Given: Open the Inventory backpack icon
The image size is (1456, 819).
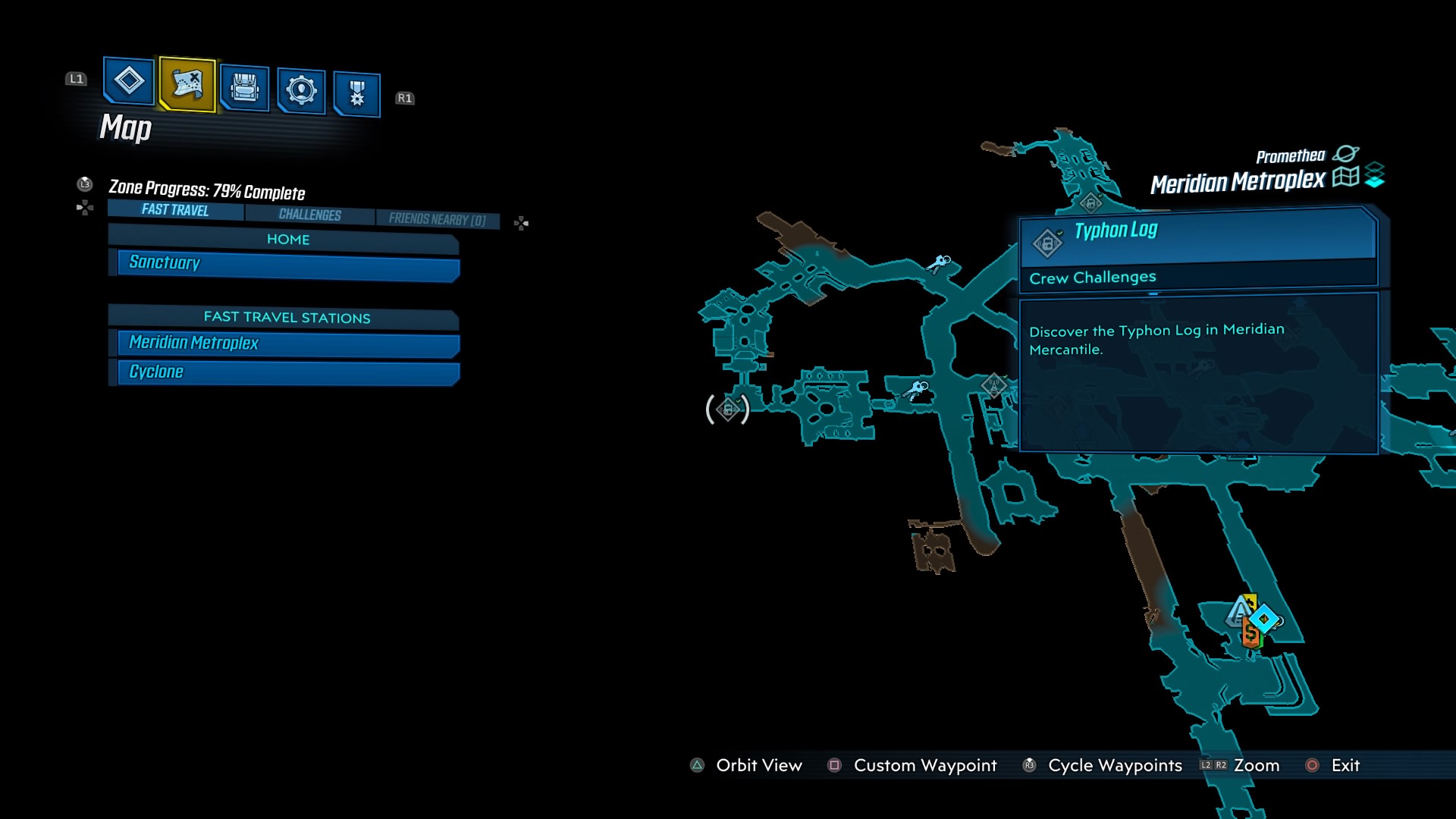Looking at the screenshot, I should click(244, 88).
